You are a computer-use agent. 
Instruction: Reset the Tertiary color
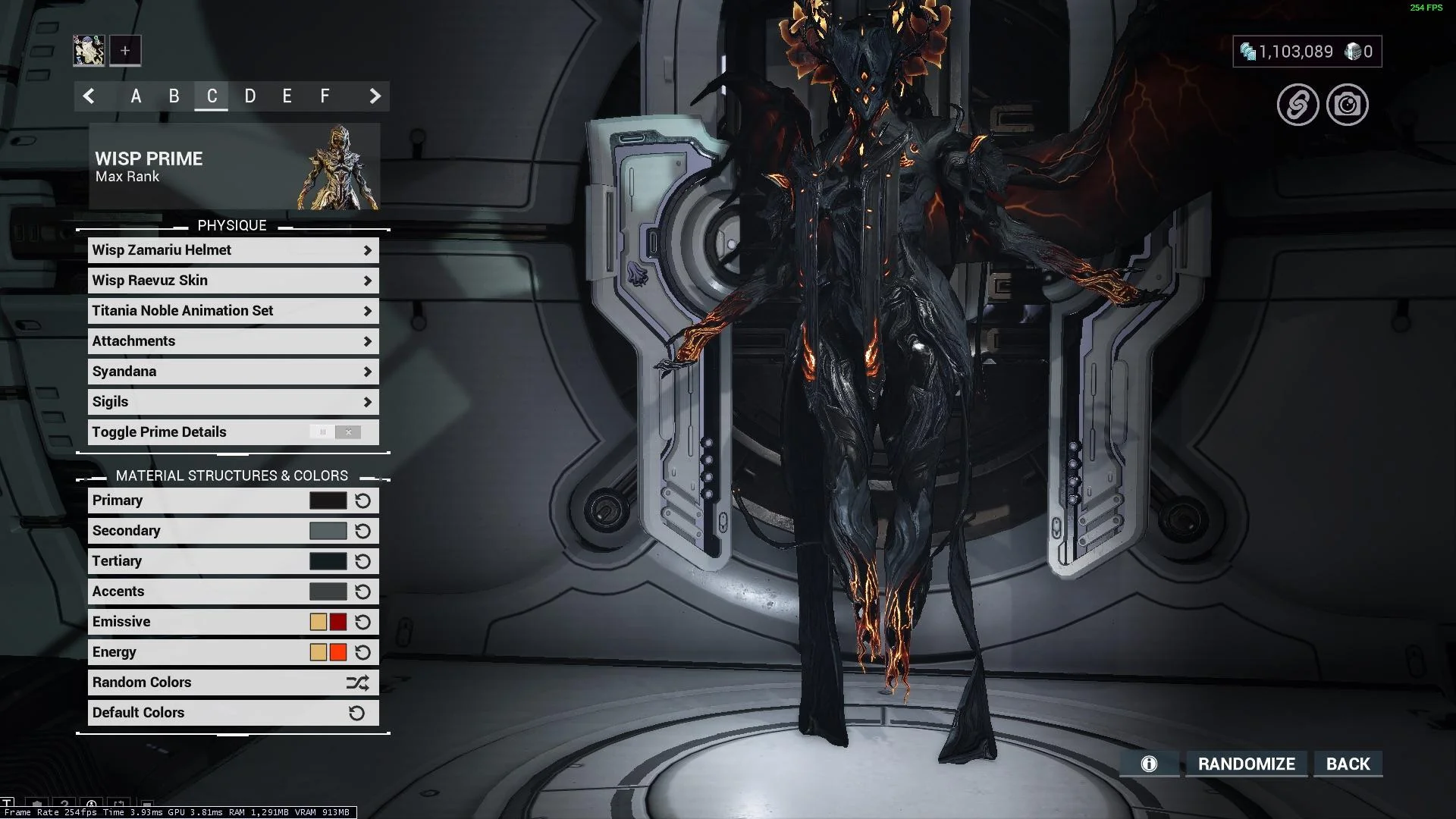[362, 561]
